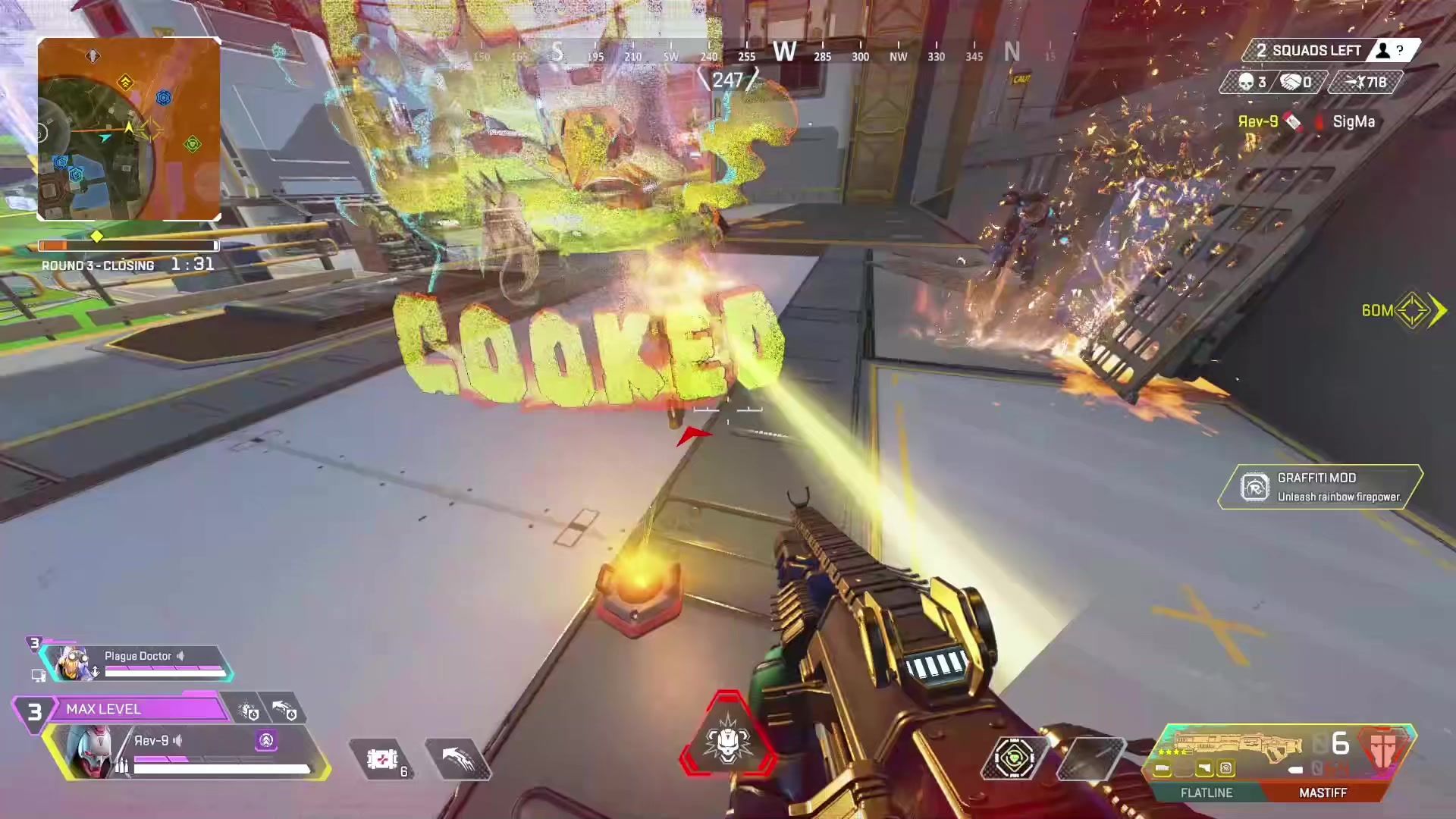
Task: Select the skull kill counter icon
Action: (1247, 83)
